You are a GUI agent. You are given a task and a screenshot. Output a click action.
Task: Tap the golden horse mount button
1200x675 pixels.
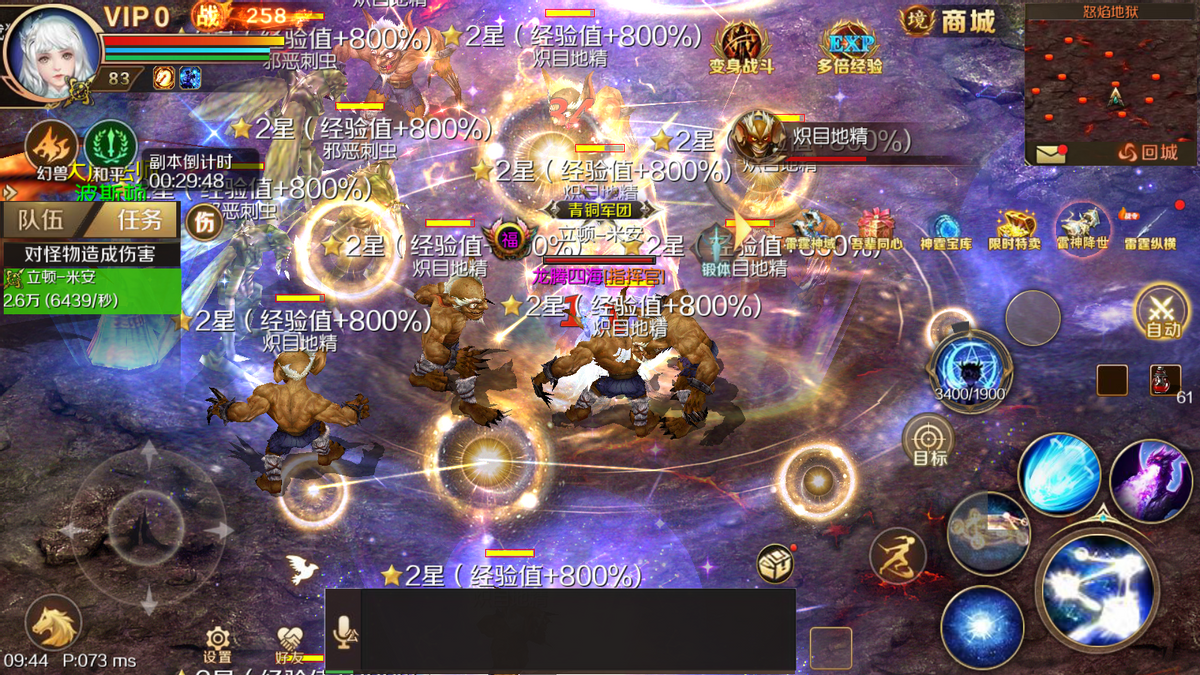[52, 624]
